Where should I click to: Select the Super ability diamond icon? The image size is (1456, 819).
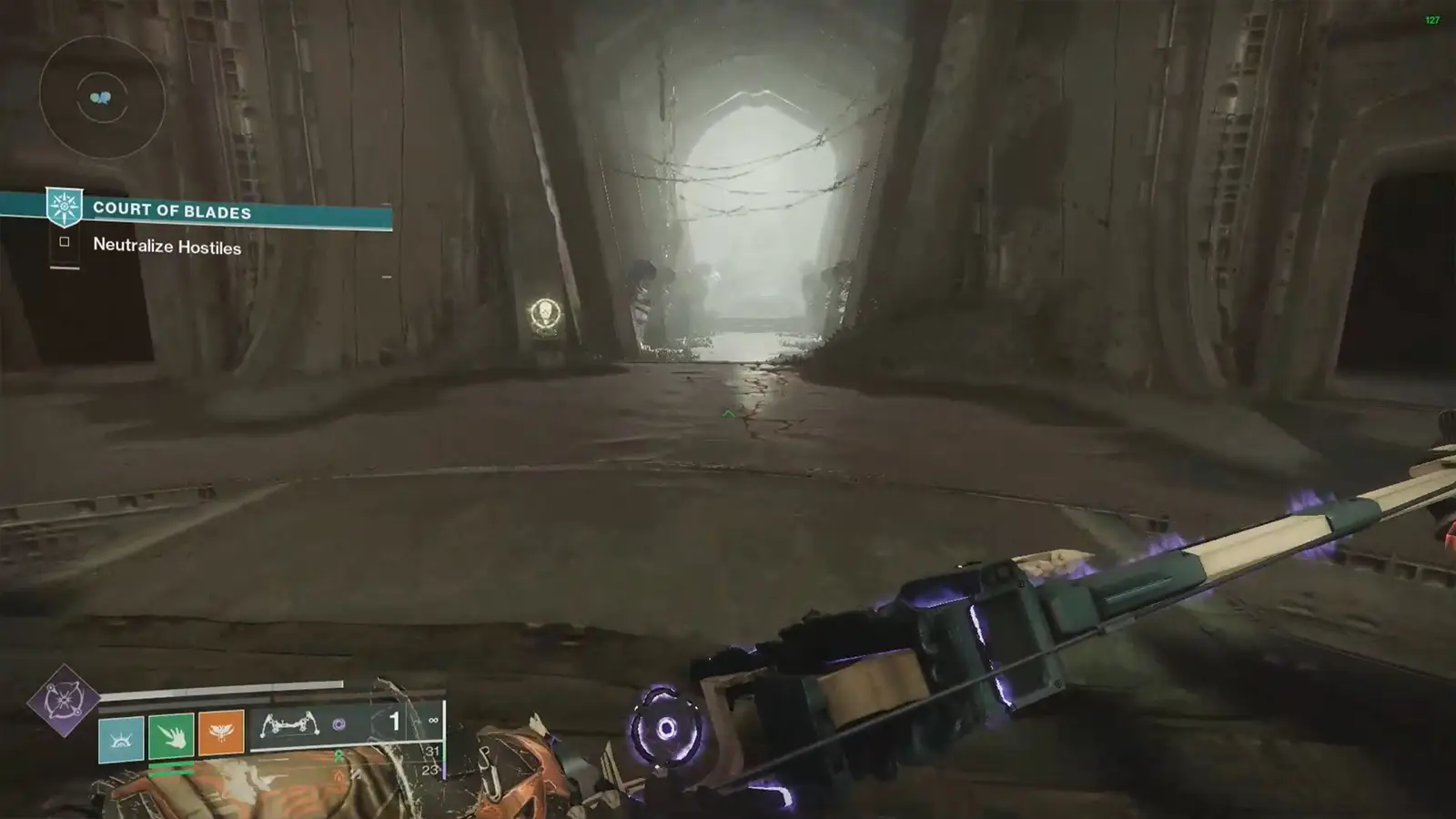[62, 701]
